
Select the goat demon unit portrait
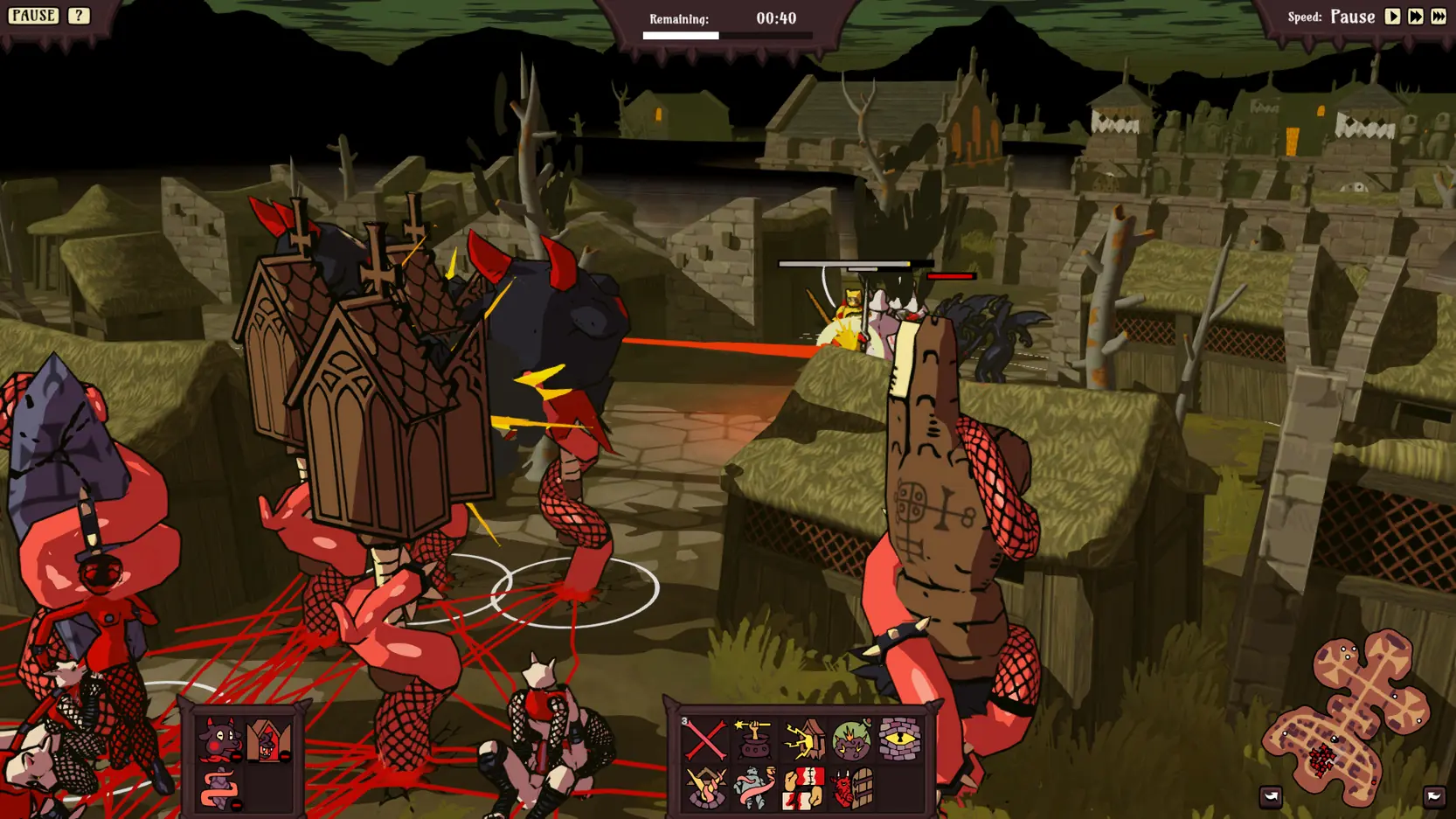(x=218, y=741)
